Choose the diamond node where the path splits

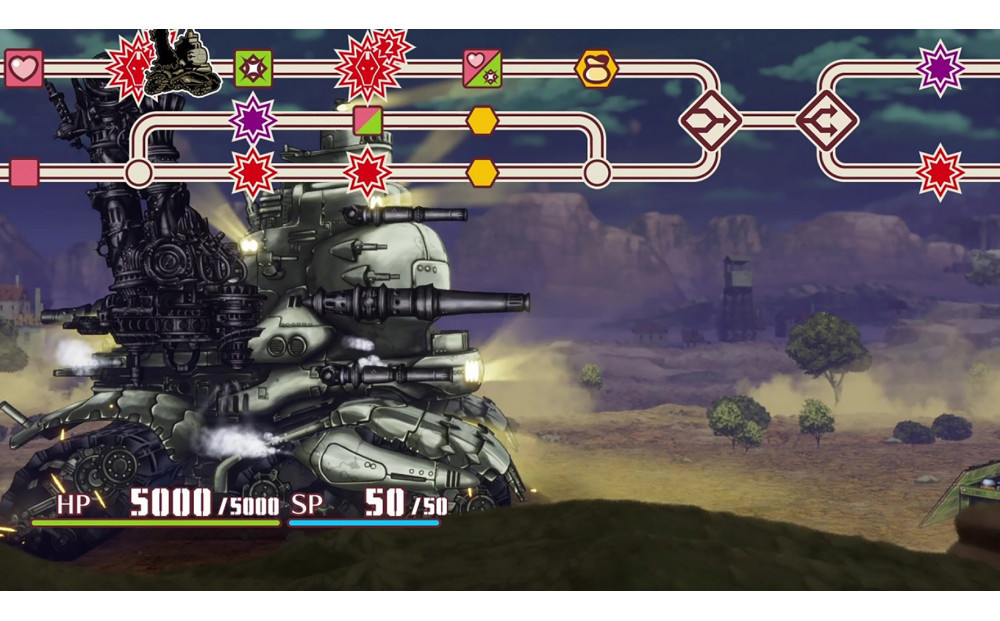(x=827, y=121)
